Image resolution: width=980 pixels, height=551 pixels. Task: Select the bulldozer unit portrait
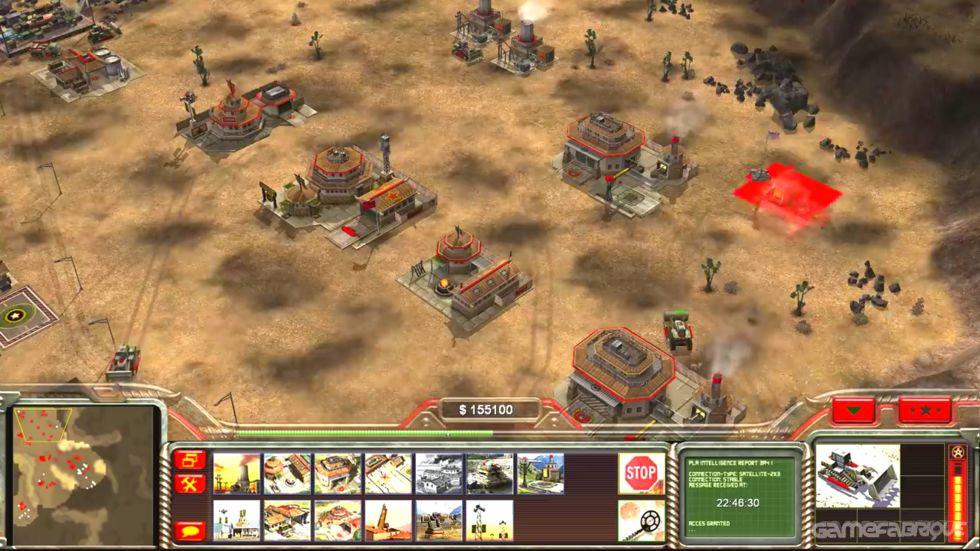857,476
